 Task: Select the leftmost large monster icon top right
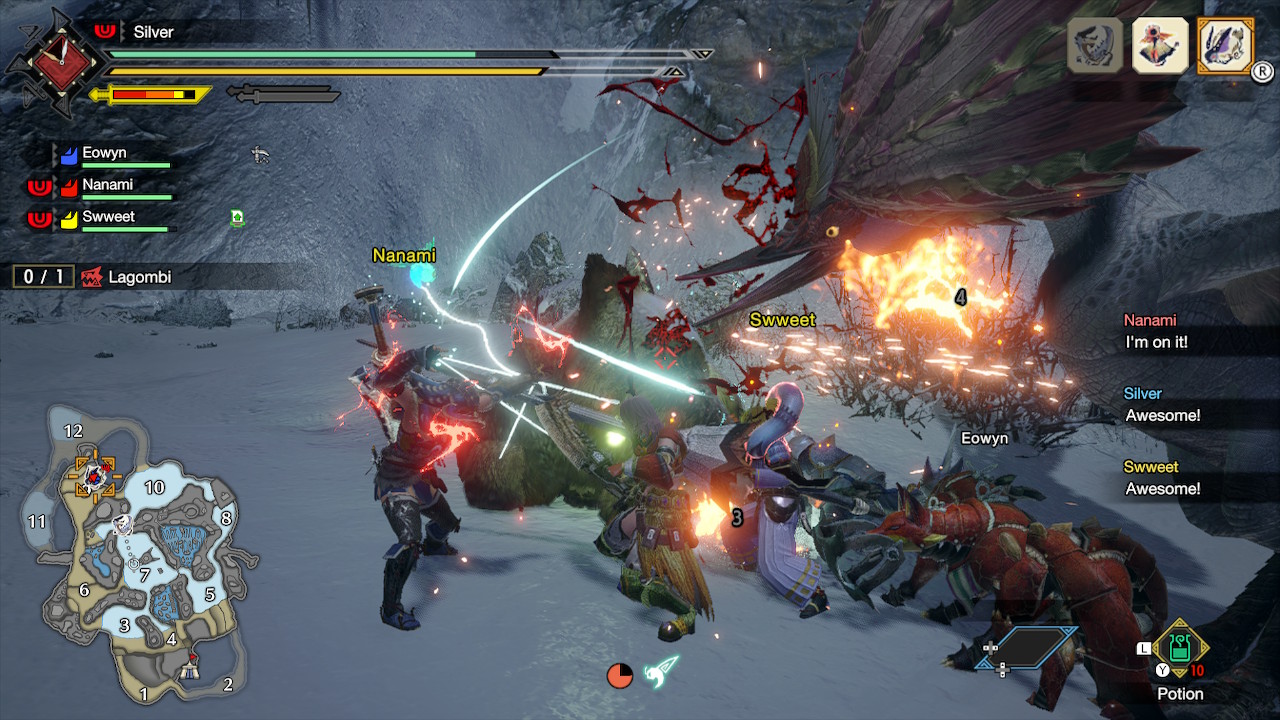(x=1092, y=46)
